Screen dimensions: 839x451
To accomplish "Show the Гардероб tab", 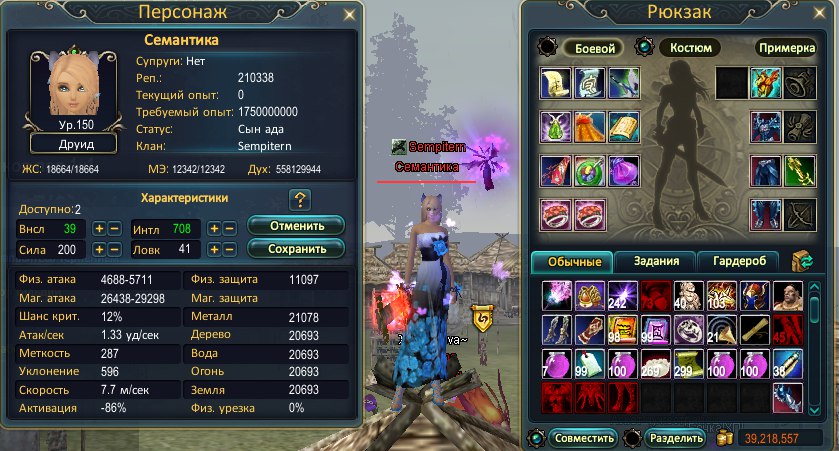I will point(739,262).
